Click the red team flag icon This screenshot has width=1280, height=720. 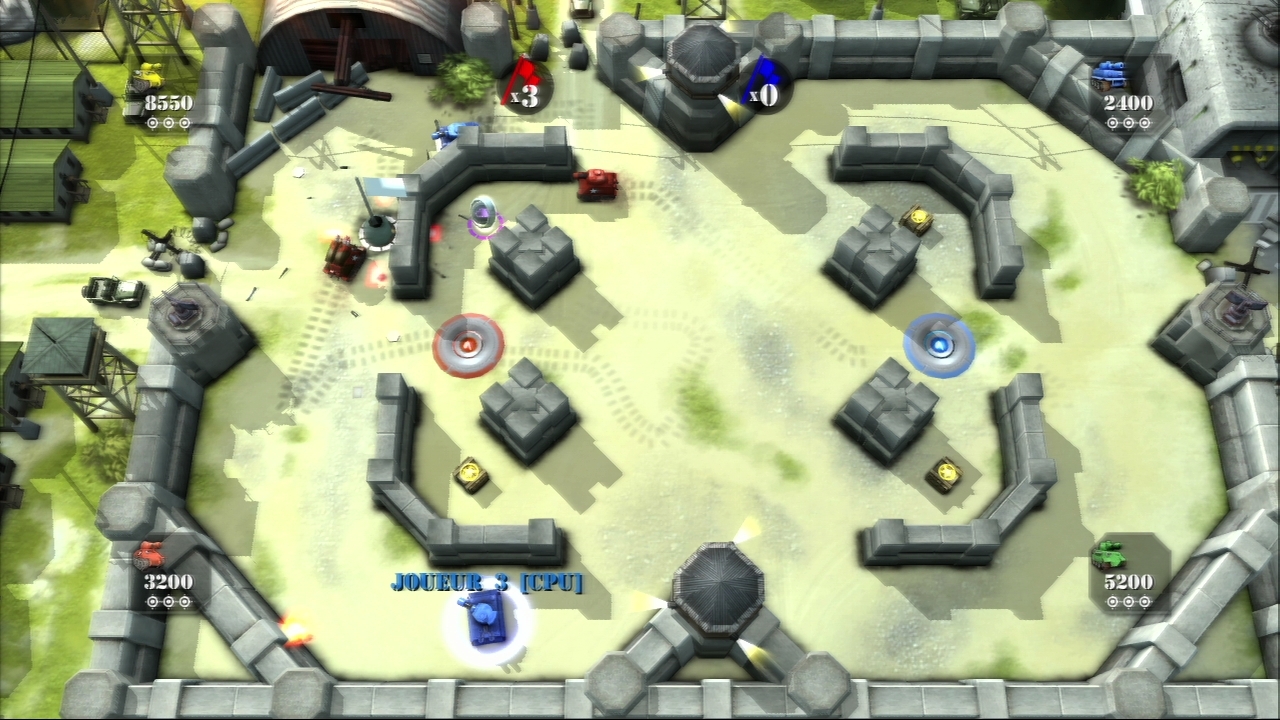point(523,82)
